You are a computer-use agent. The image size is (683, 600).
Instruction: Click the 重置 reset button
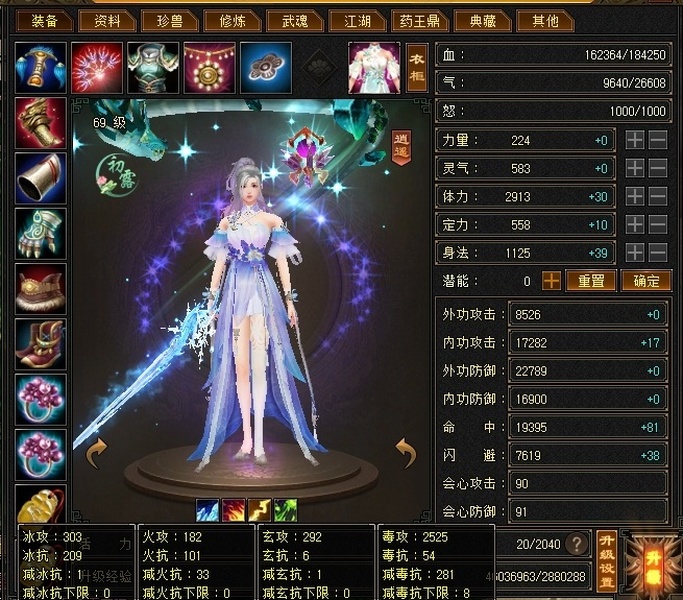pos(591,281)
